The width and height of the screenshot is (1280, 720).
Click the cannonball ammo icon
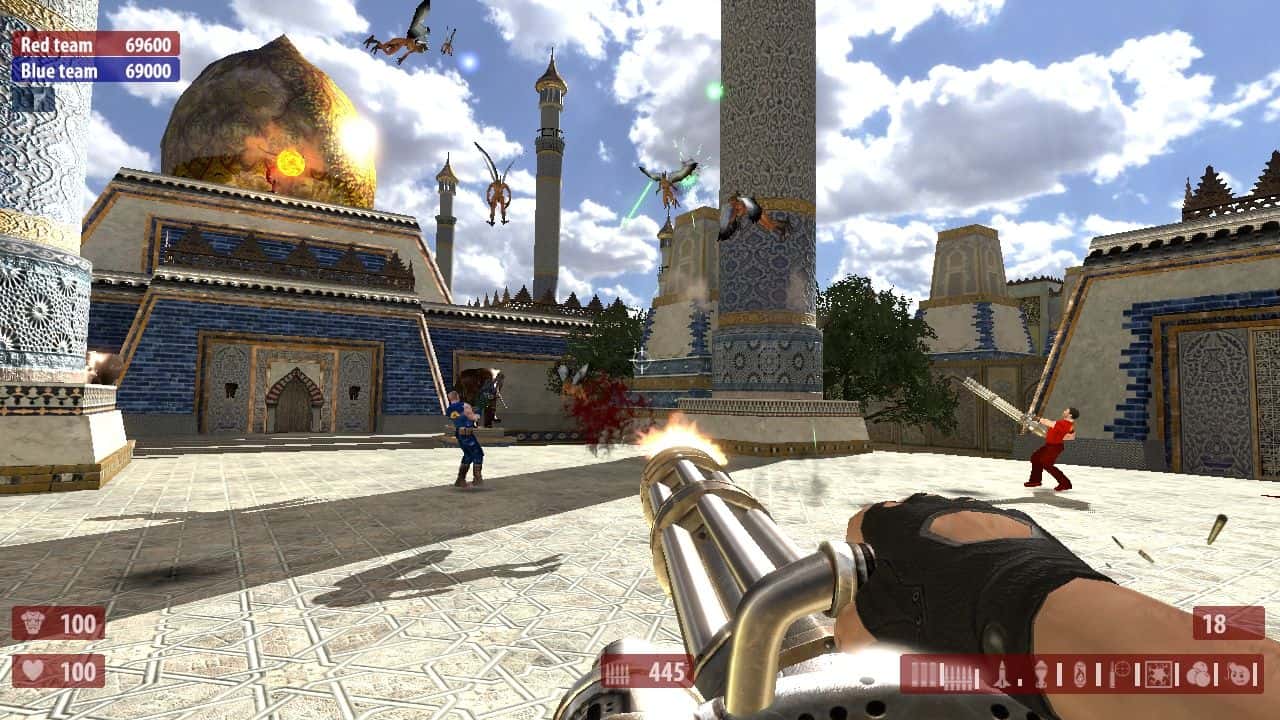(1200, 672)
